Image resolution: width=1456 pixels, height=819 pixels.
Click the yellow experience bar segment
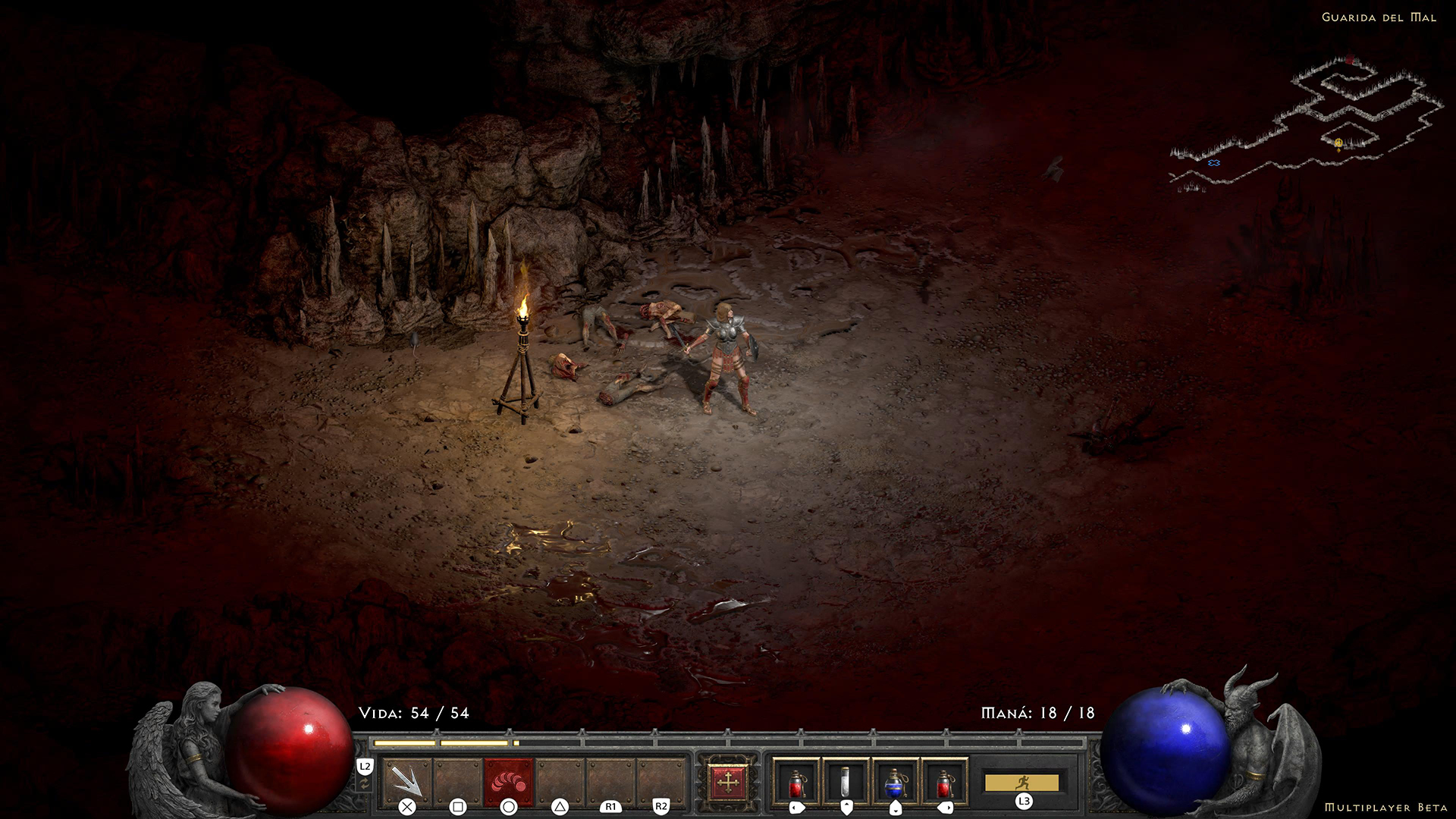407,744
